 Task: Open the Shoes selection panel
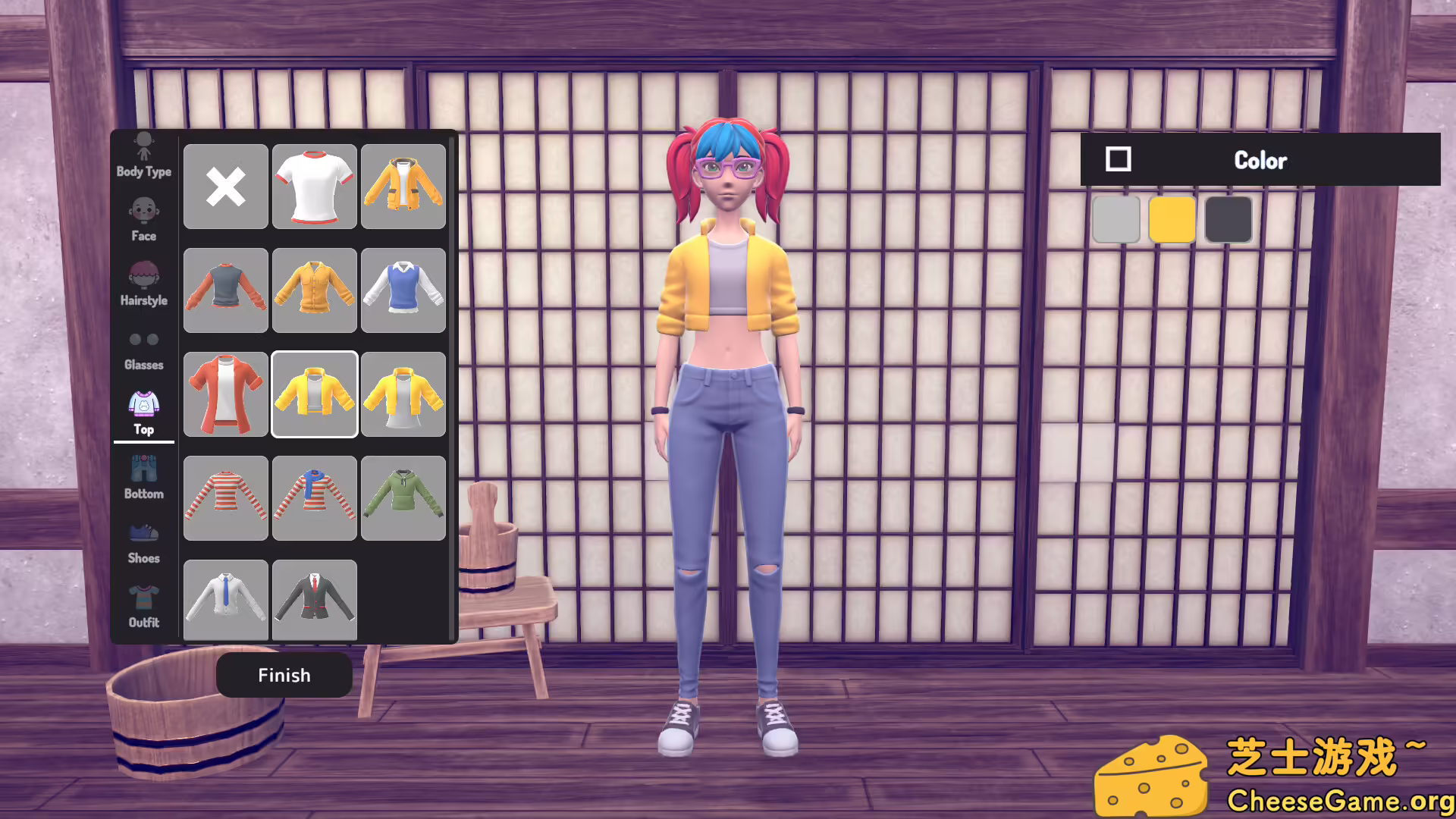[143, 538]
